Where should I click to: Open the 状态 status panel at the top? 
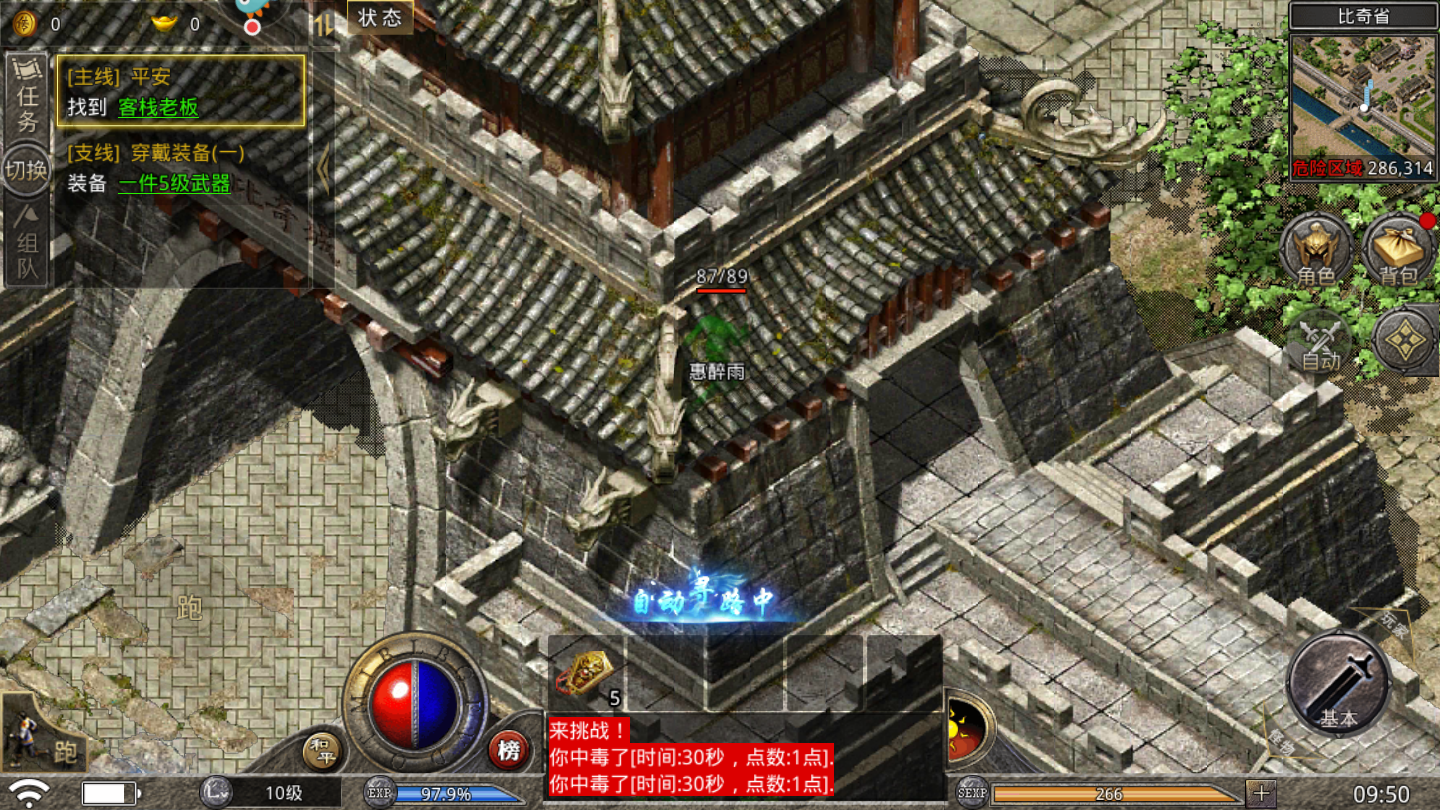pos(378,17)
